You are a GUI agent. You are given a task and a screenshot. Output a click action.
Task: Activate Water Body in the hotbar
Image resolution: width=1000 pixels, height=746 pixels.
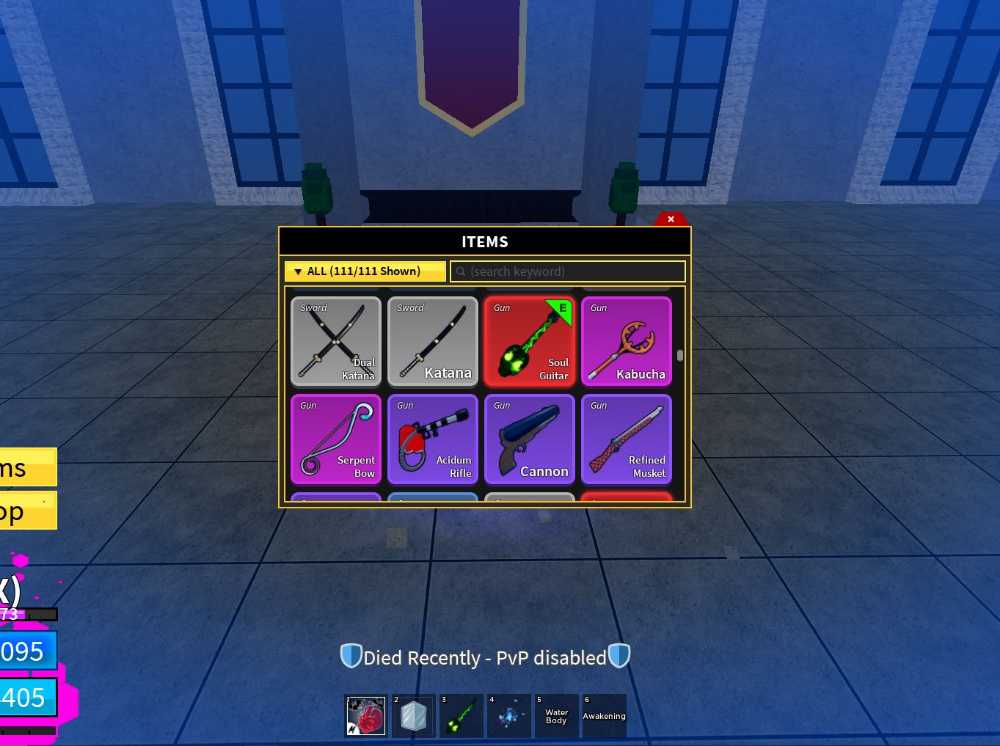point(556,716)
